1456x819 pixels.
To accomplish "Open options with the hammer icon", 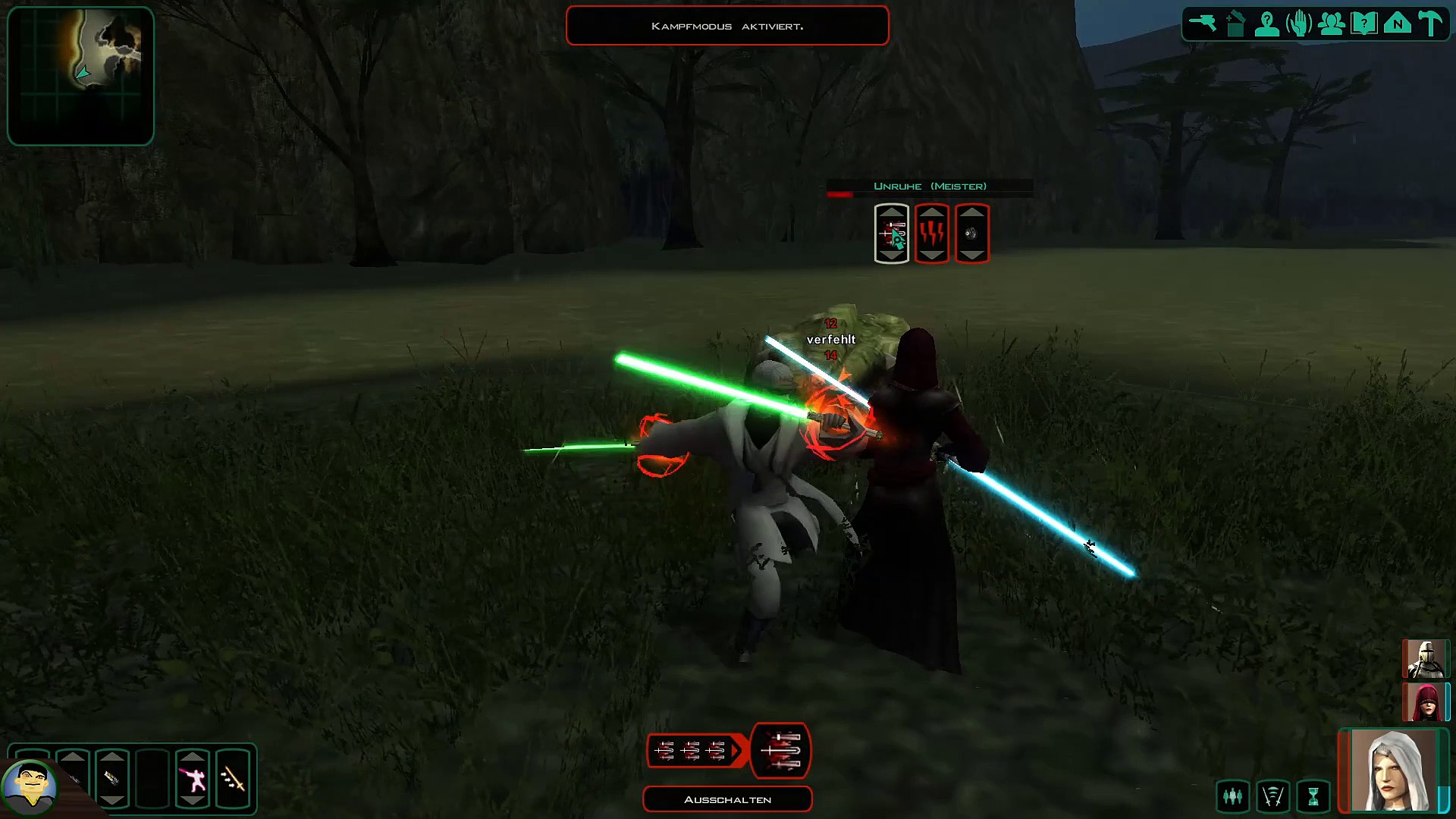I will pyautogui.click(x=1430, y=24).
